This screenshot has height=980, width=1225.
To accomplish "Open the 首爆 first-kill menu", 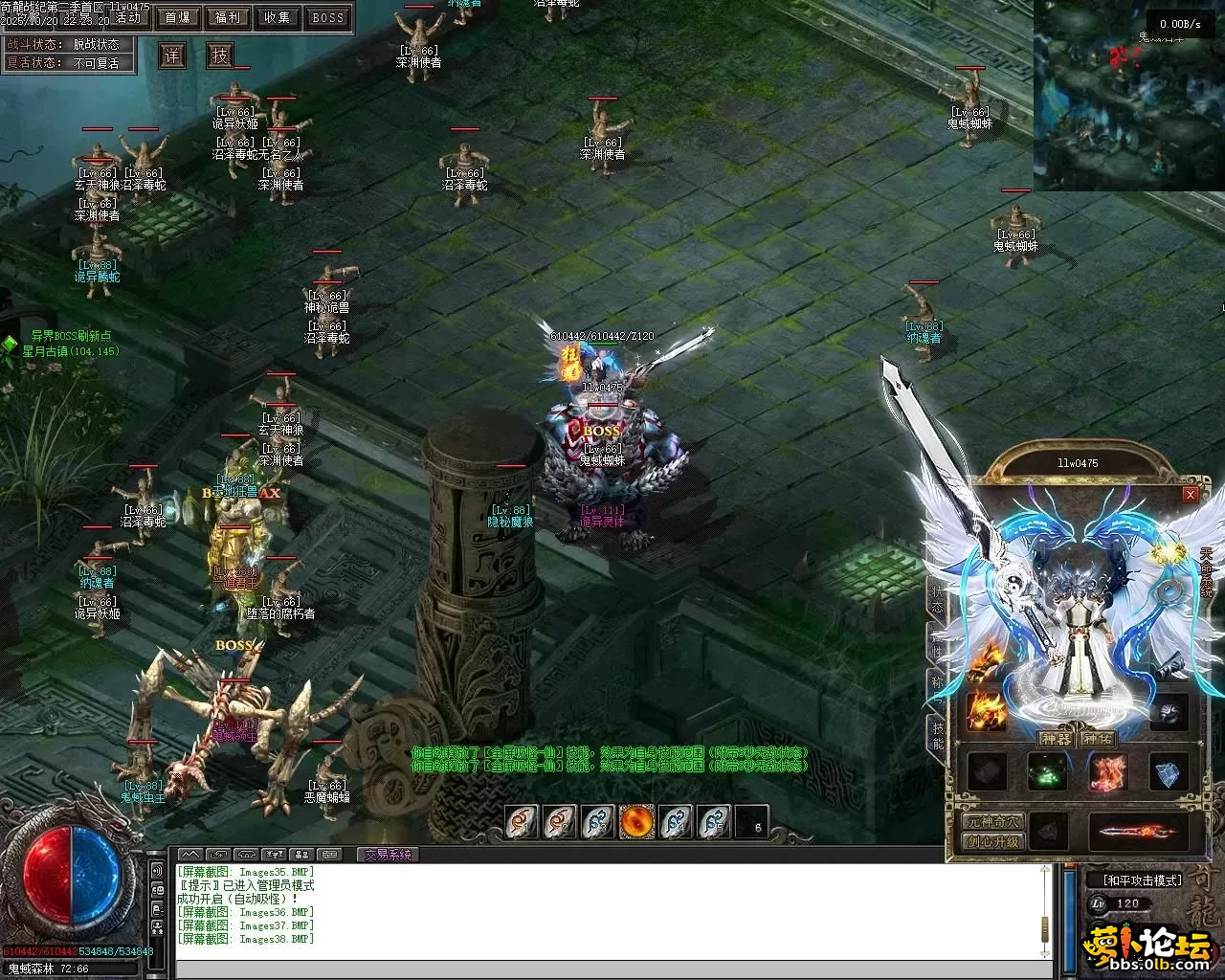I will (177, 17).
